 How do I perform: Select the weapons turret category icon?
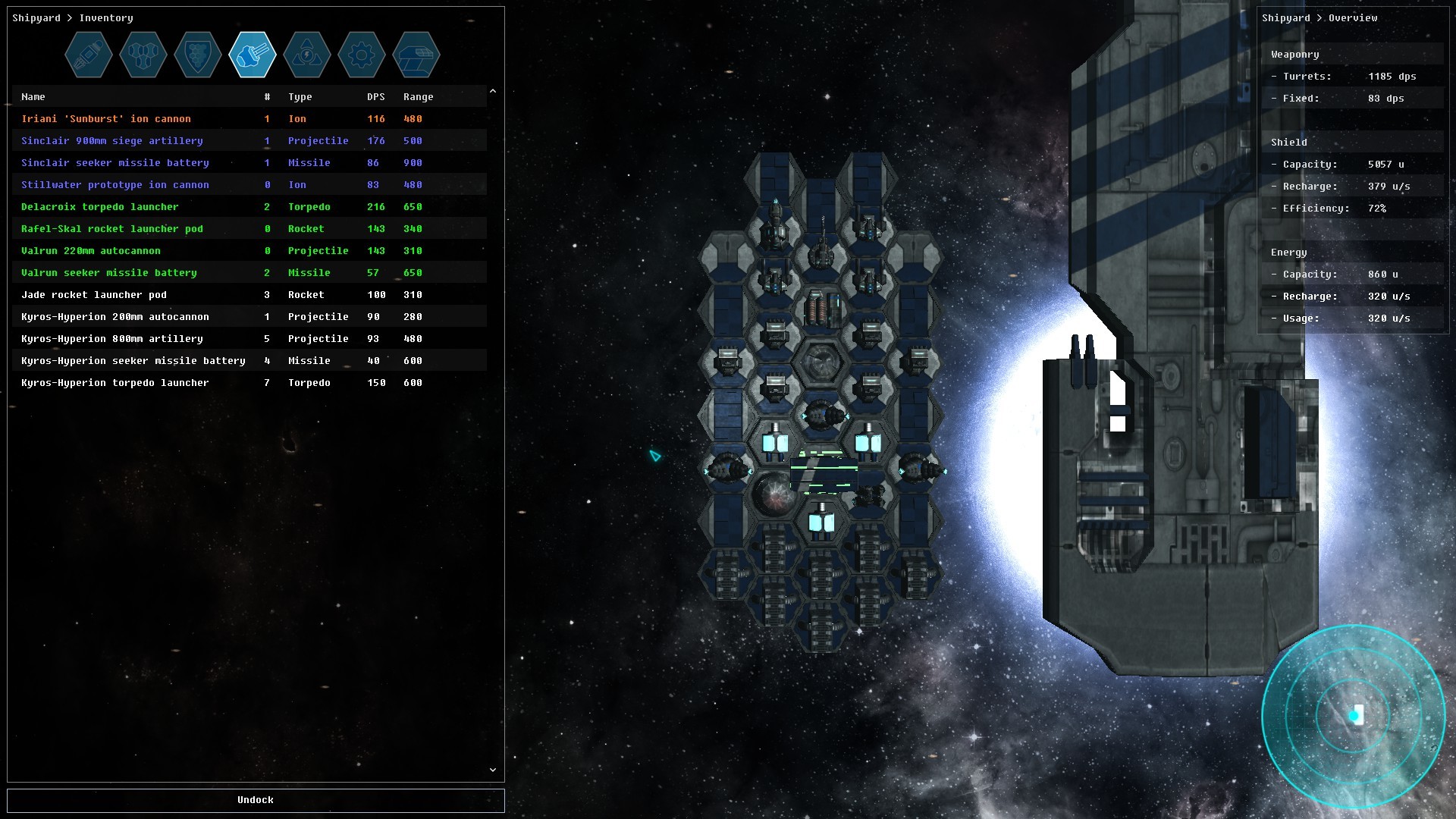(253, 55)
